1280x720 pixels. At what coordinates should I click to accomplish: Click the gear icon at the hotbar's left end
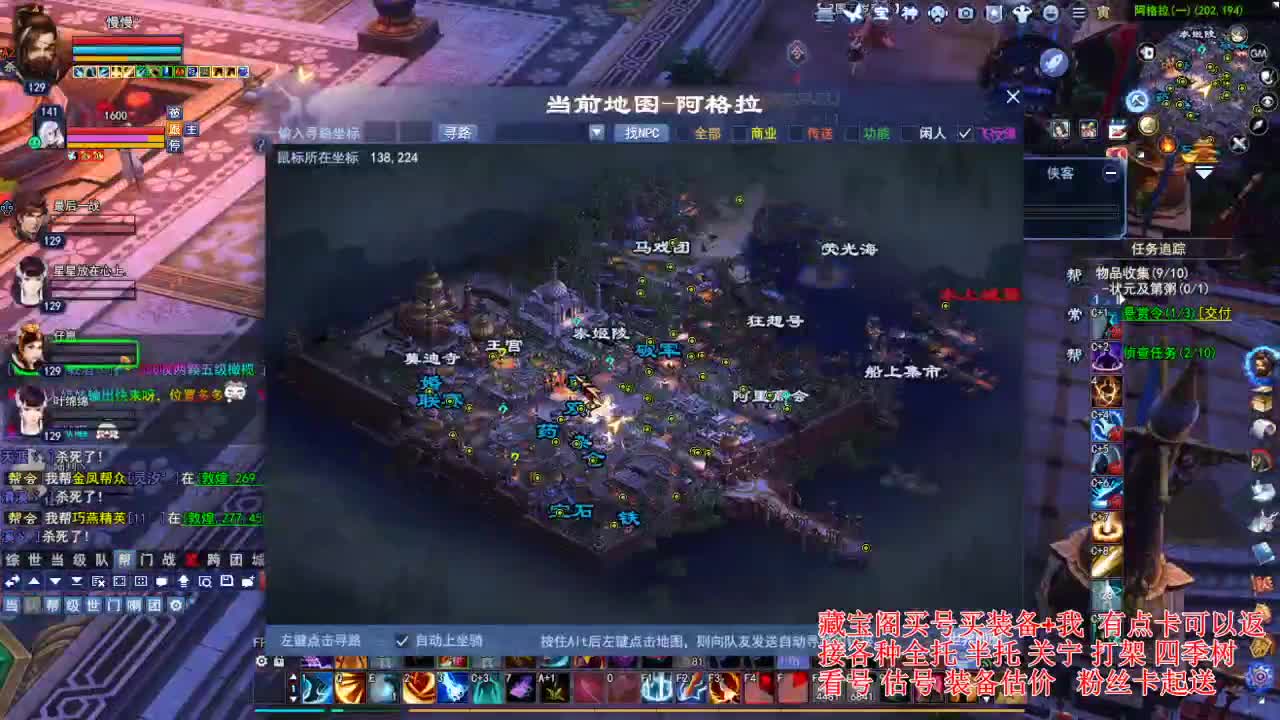pyautogui.click(x=264, y=661)
